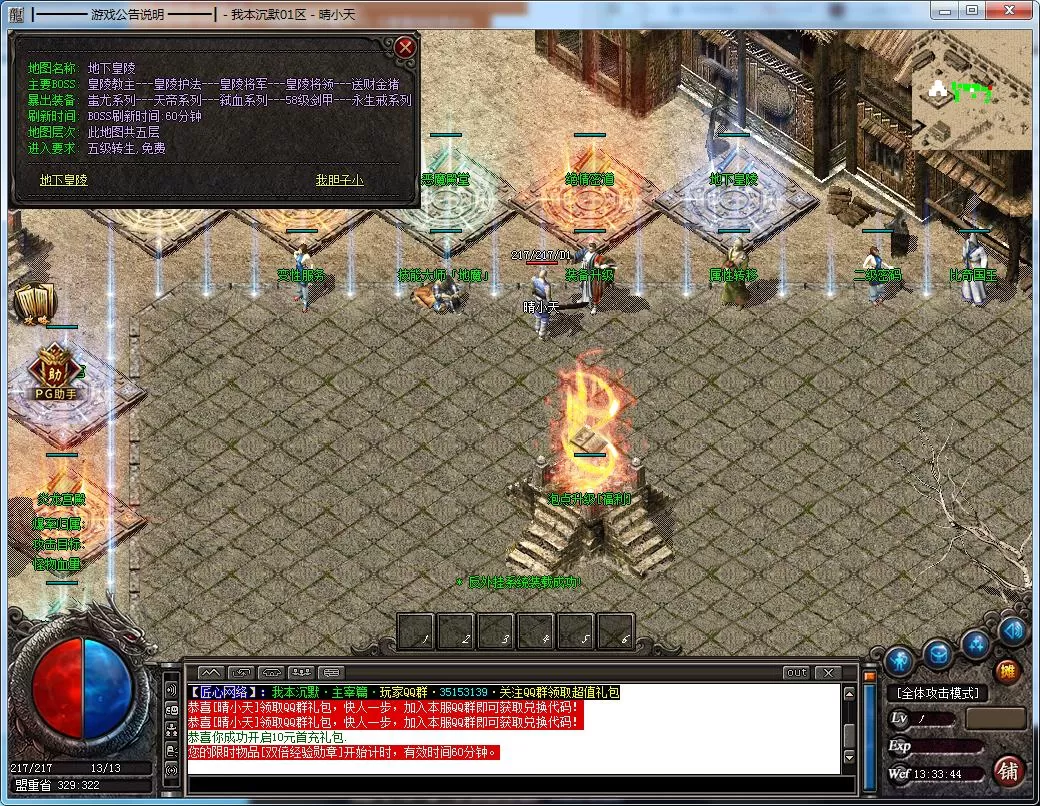Choose the 我胆子小 option

coord(340,180)
